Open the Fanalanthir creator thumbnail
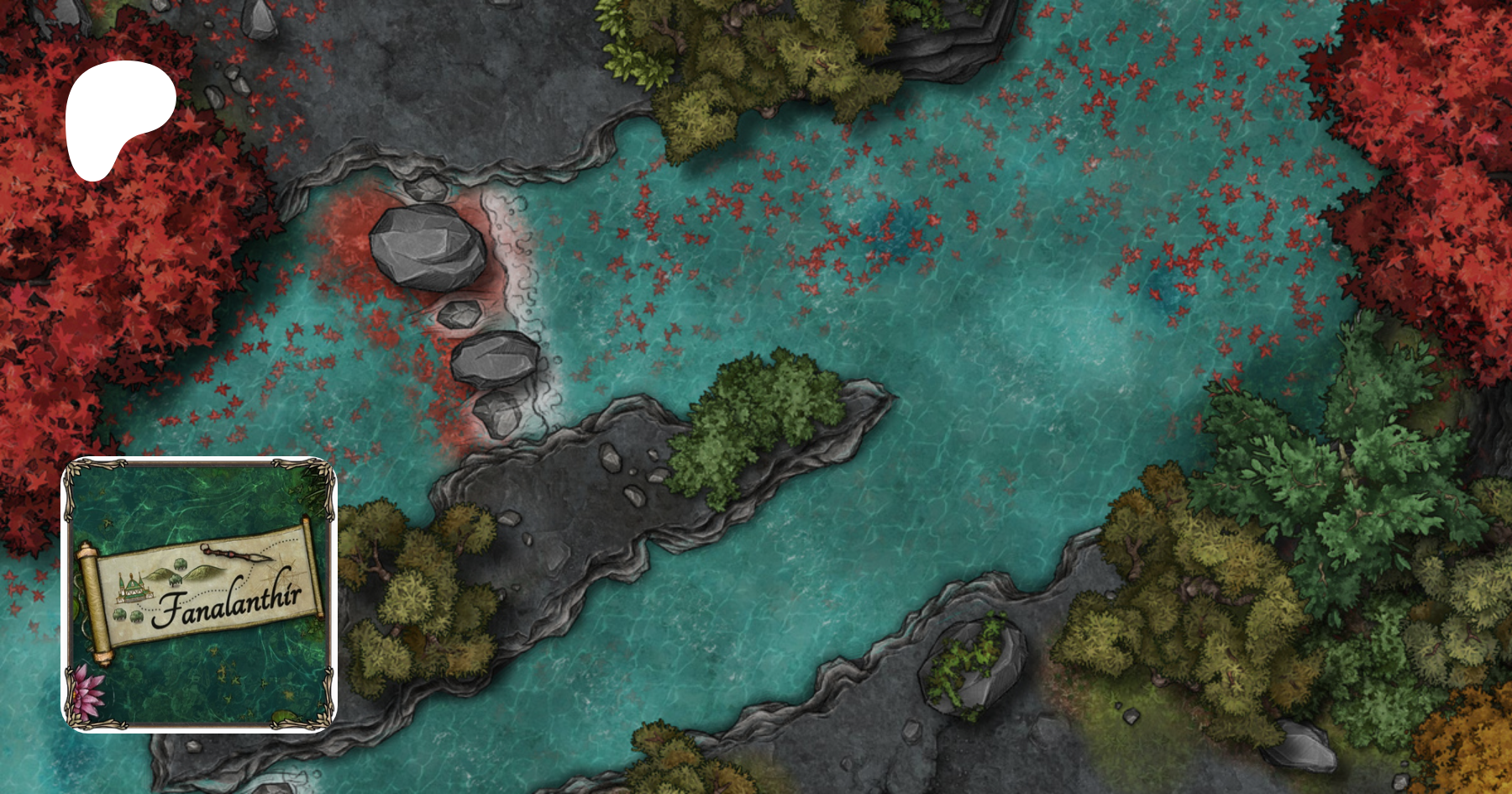 point(199,594)
